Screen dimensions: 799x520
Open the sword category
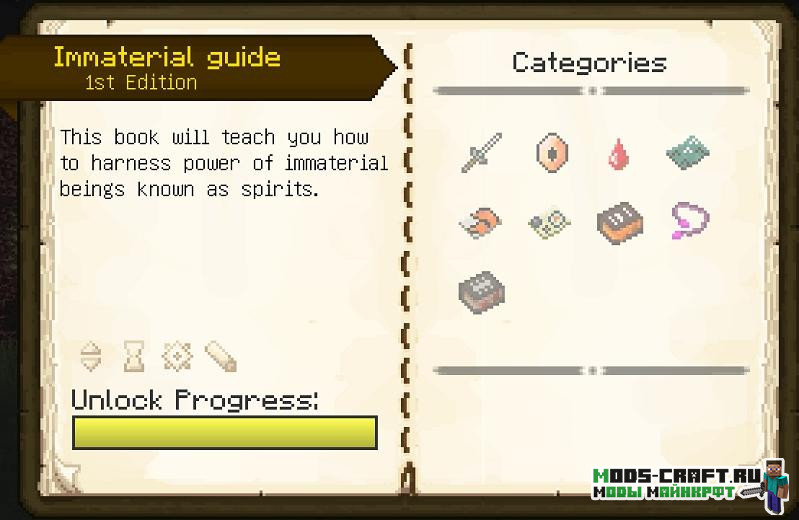tap(481, 153)
